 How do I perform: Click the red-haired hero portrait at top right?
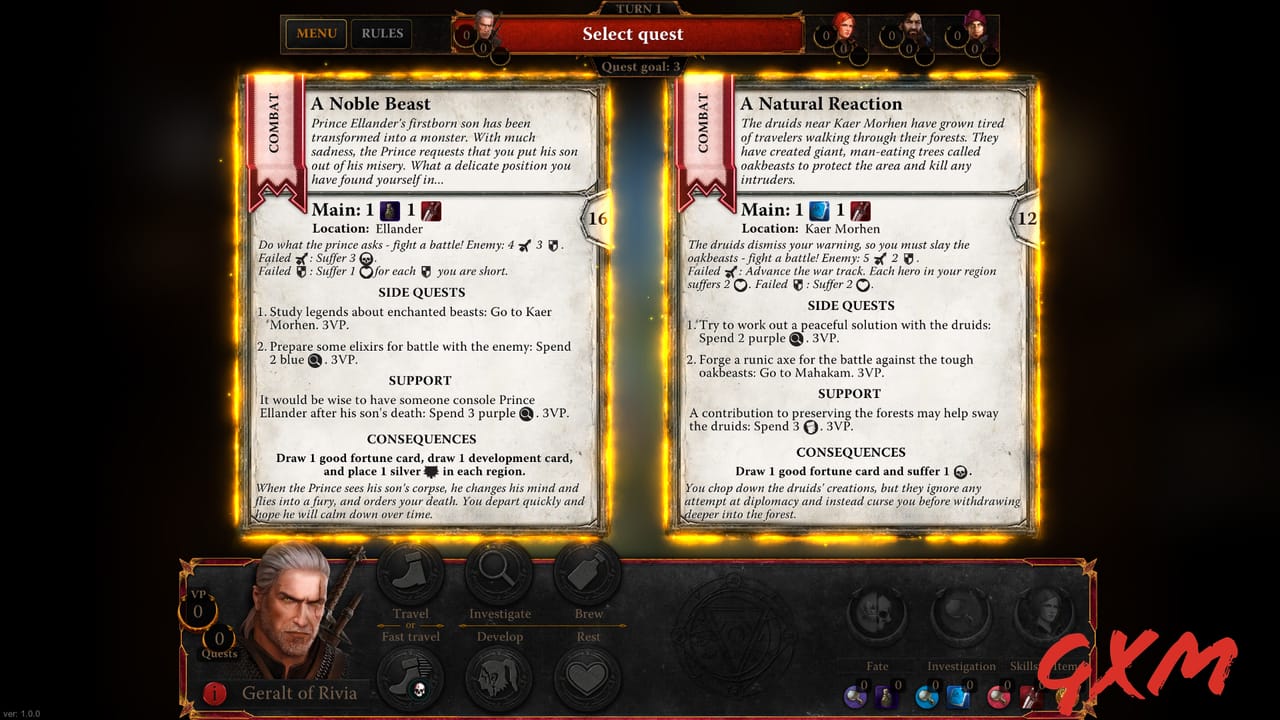click(x=843, y=28)
